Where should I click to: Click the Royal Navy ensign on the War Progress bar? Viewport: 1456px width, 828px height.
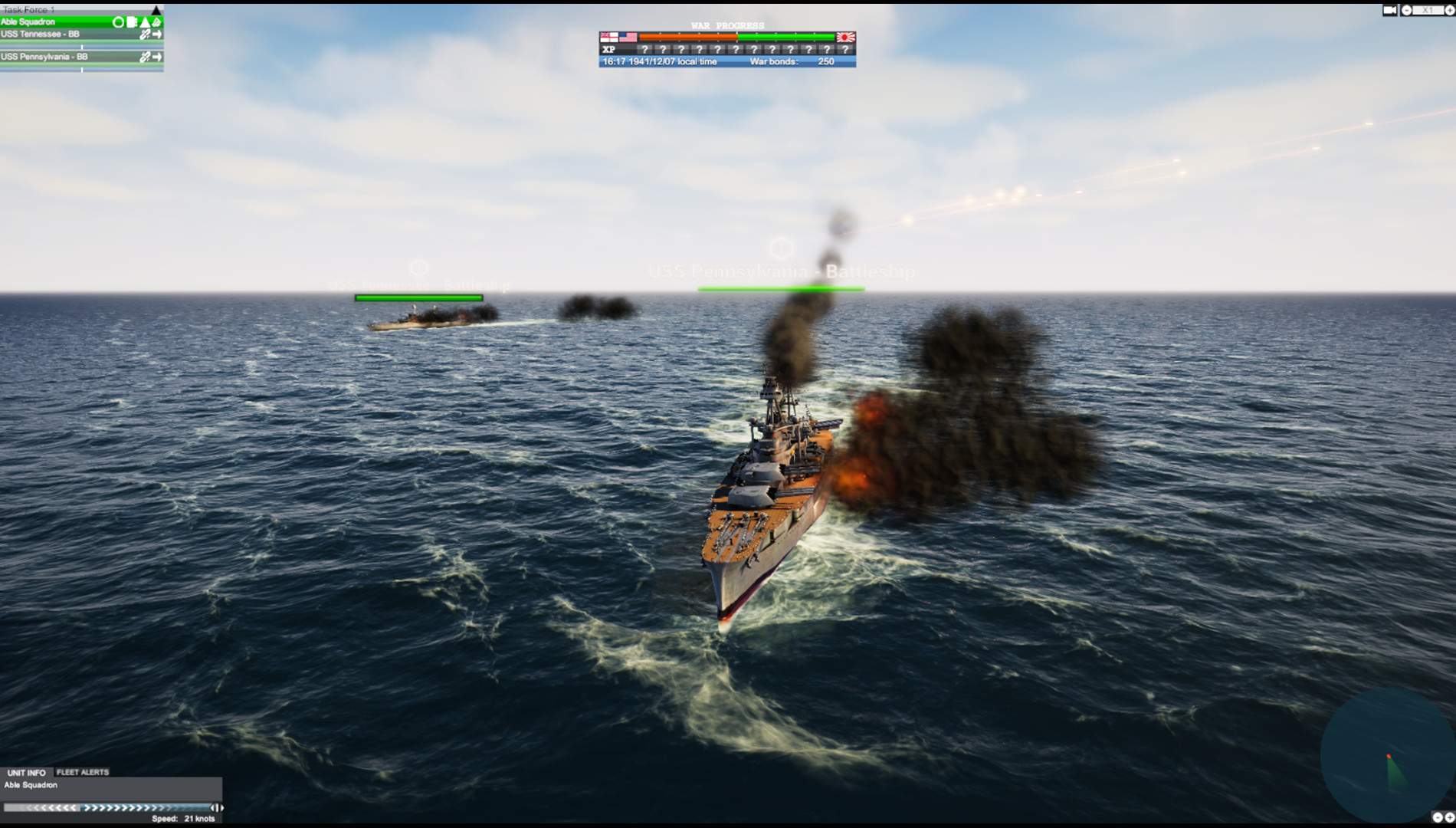(608, 35)
